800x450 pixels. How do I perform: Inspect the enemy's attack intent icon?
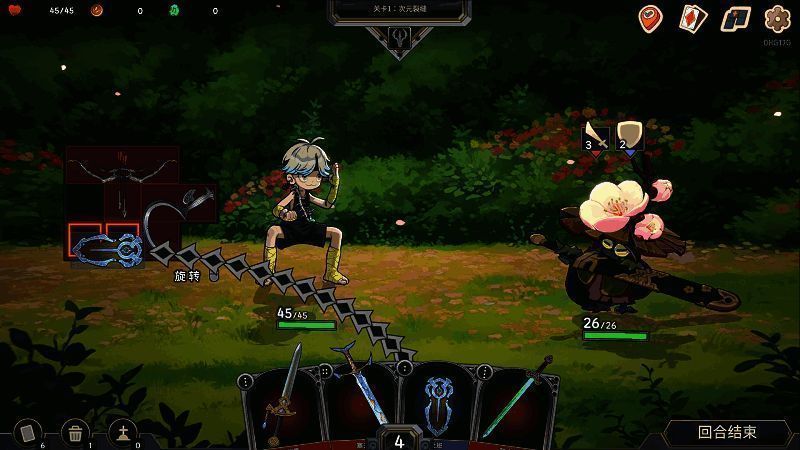pyautogui.click(x=596, y=135)
